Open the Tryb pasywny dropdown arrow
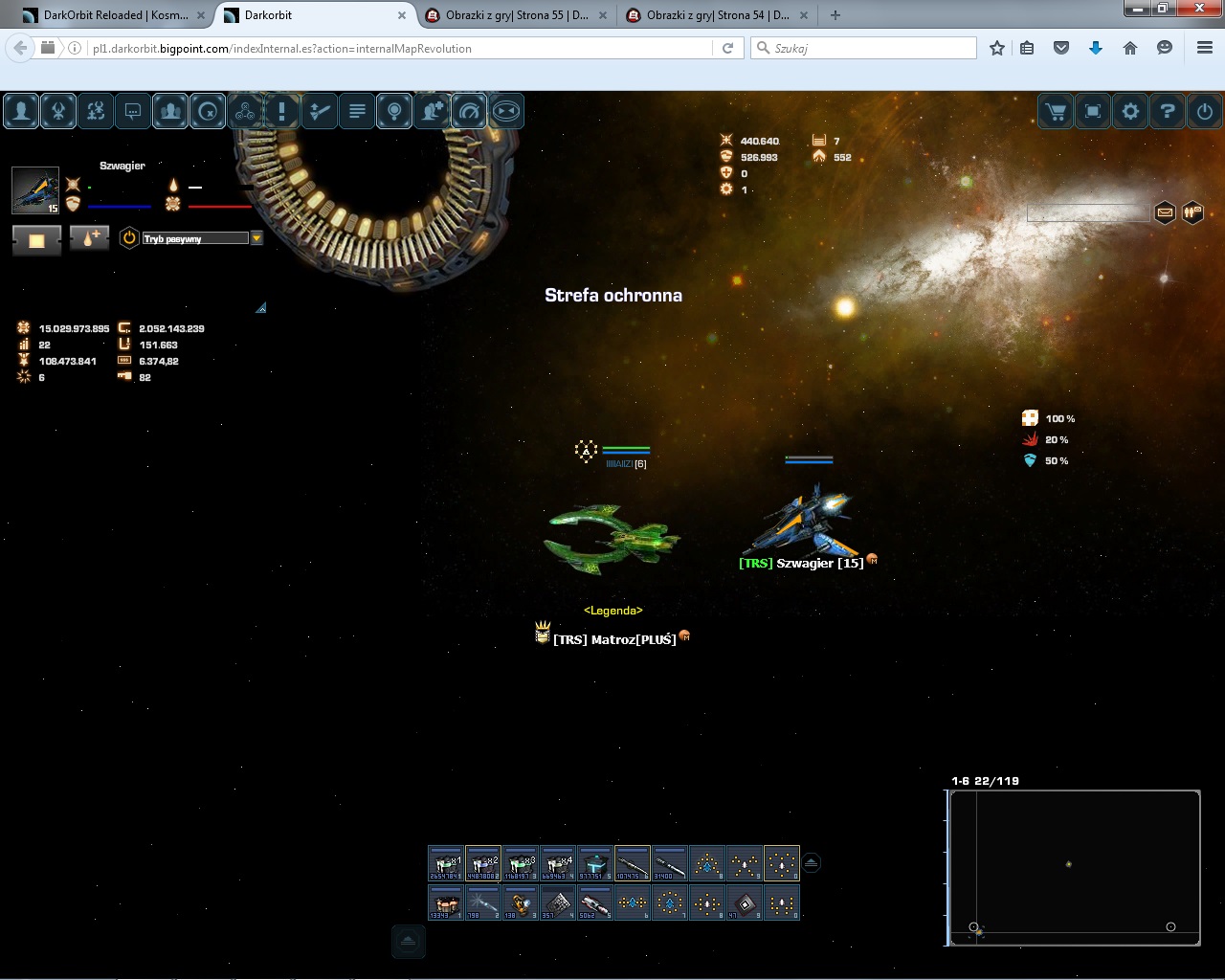The image size is (1225, 980). [x=256, y=238]
